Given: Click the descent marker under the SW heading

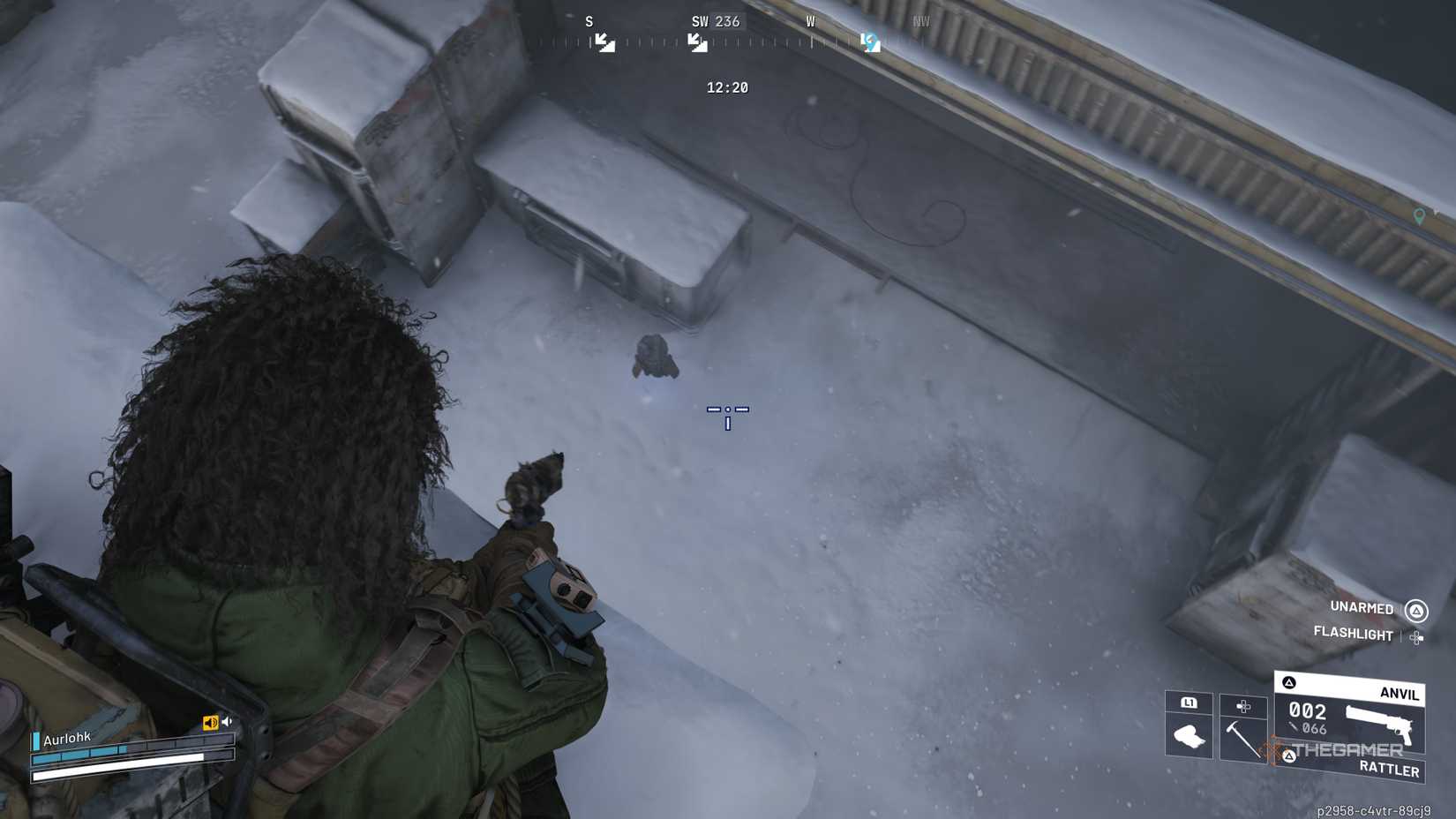Looking at the screenshot, I should point(696,41).
